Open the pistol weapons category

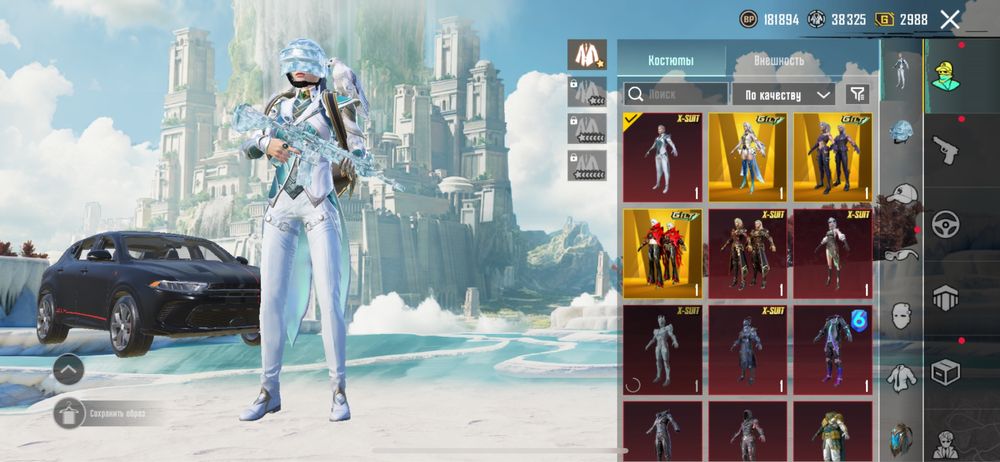pyautogui.click(x=946, y=149)
